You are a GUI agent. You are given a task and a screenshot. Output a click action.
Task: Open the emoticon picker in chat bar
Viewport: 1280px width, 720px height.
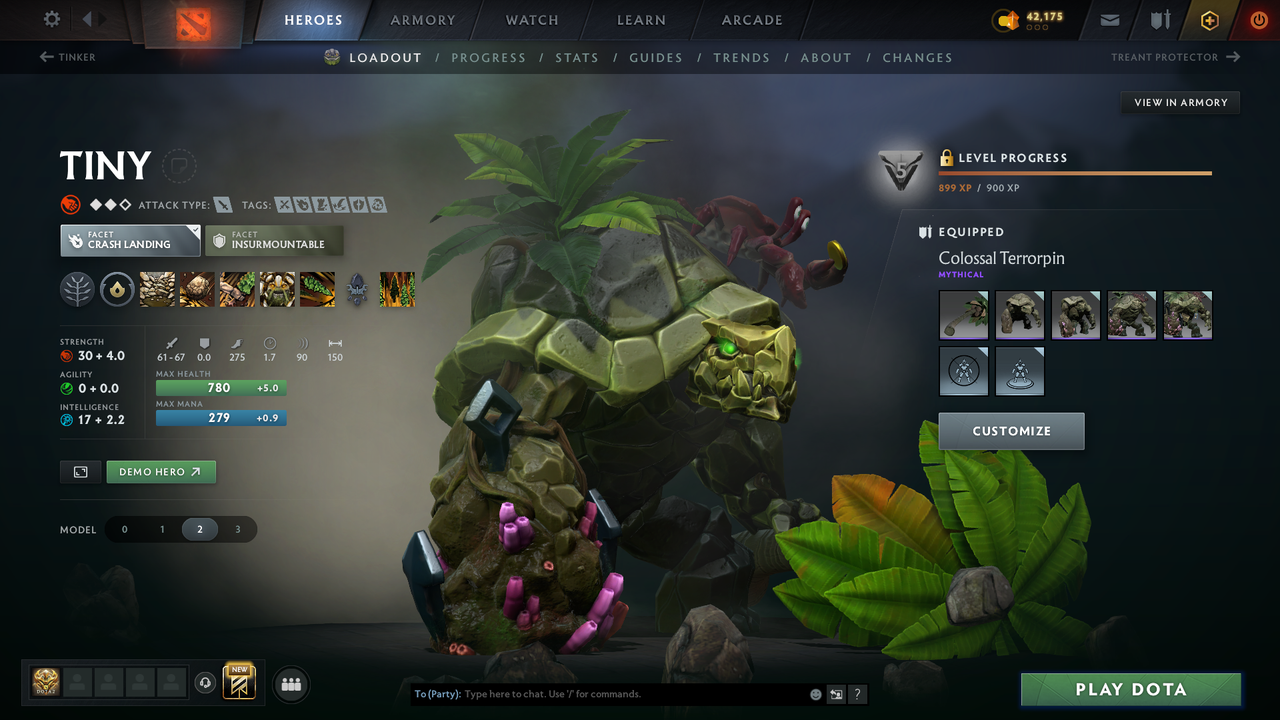tap(815, 693)
